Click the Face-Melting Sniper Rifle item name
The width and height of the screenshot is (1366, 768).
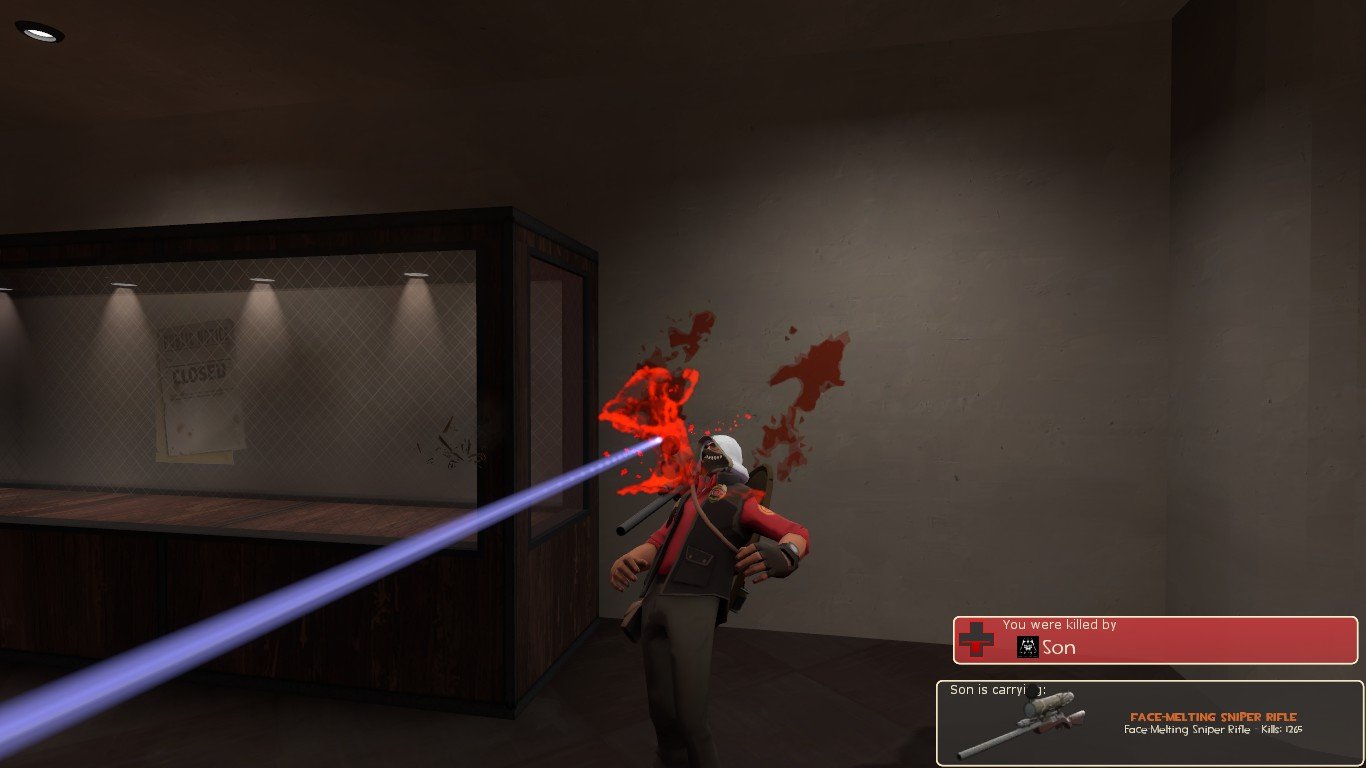click(x=1213, y=716)
